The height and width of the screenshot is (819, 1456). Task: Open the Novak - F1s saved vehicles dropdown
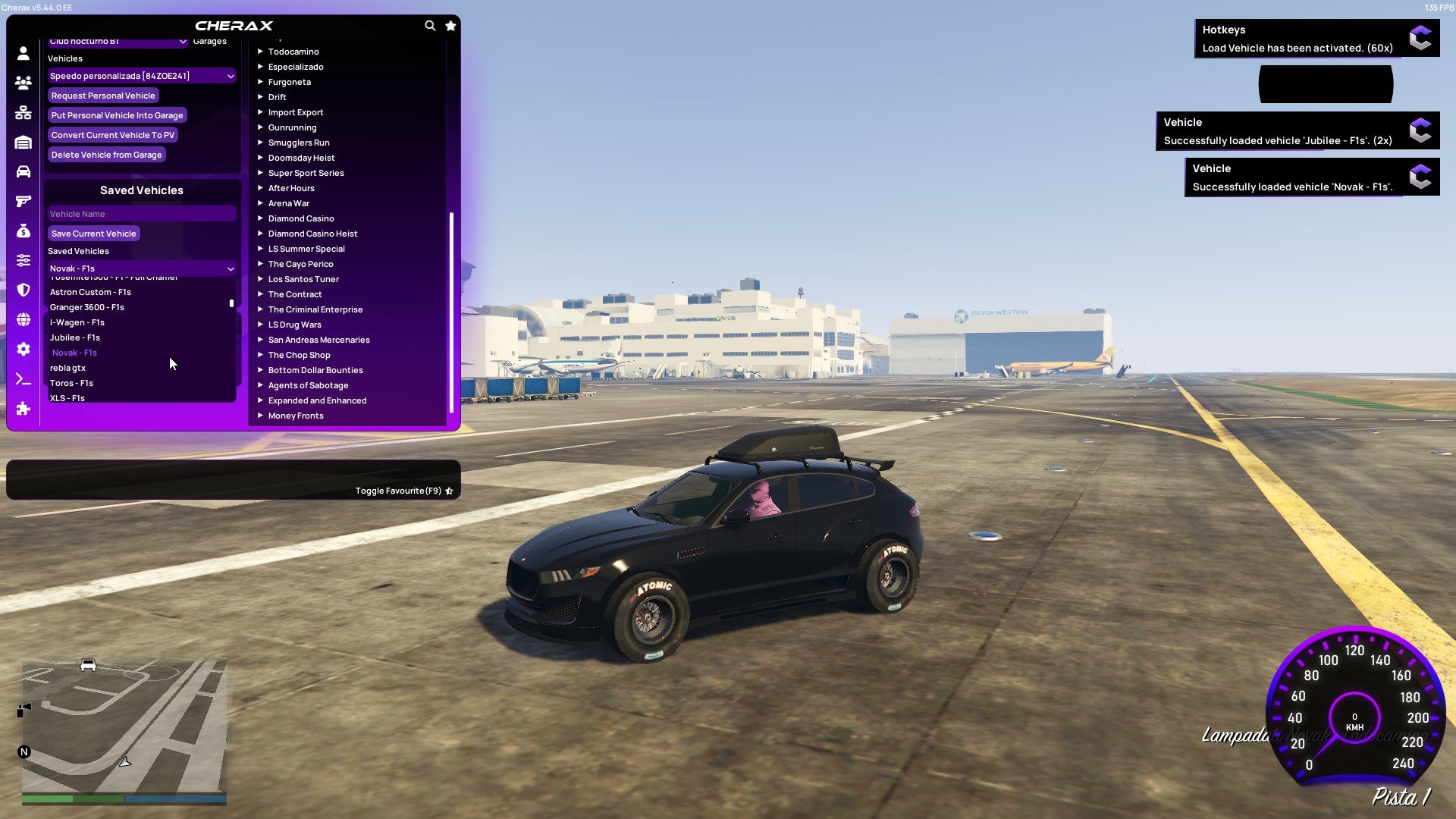click(x=141, y=268)
